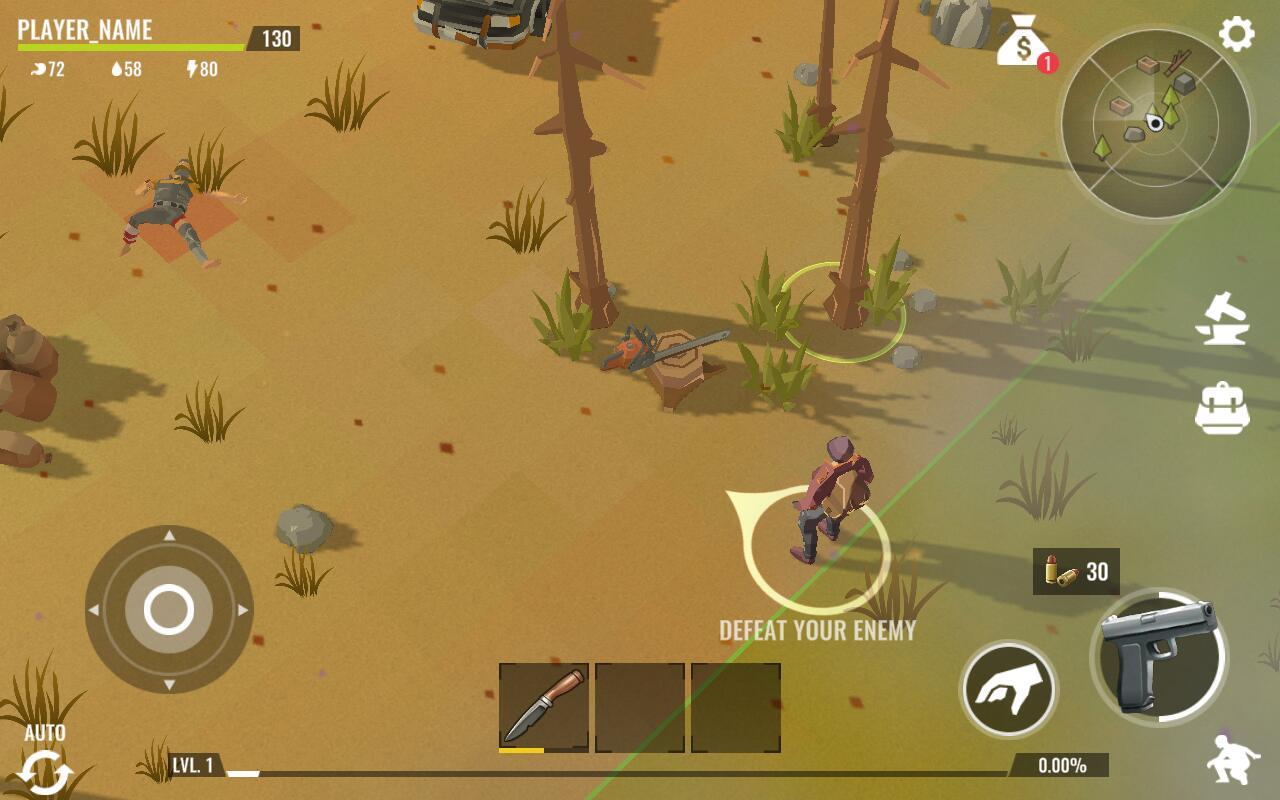Select the knife hotbar slot
The width and height of the screenshot is (1280, 800).
coord(543,707)
